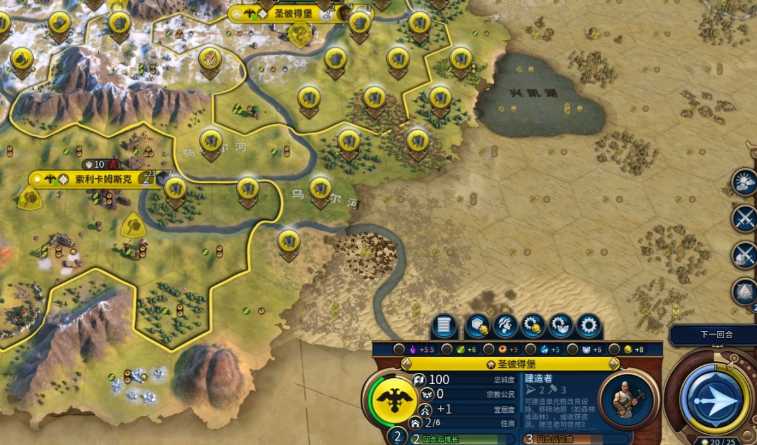The height and width of the screenshot is (445, 757).
Task: Open the manage citizens view
Action: click(503, 326)
